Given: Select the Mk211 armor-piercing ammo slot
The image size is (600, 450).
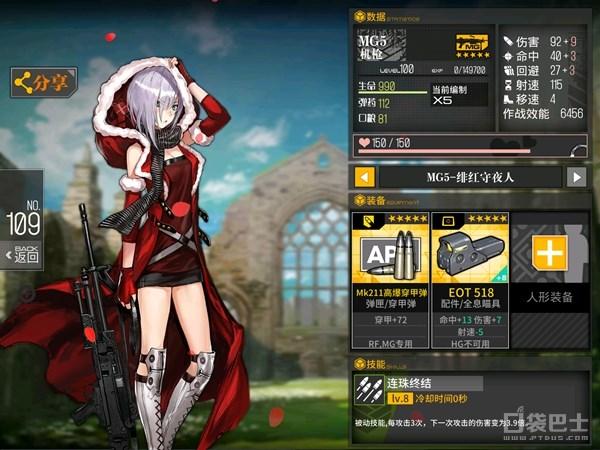Looking at the screenshot, I should pos(390,270).
